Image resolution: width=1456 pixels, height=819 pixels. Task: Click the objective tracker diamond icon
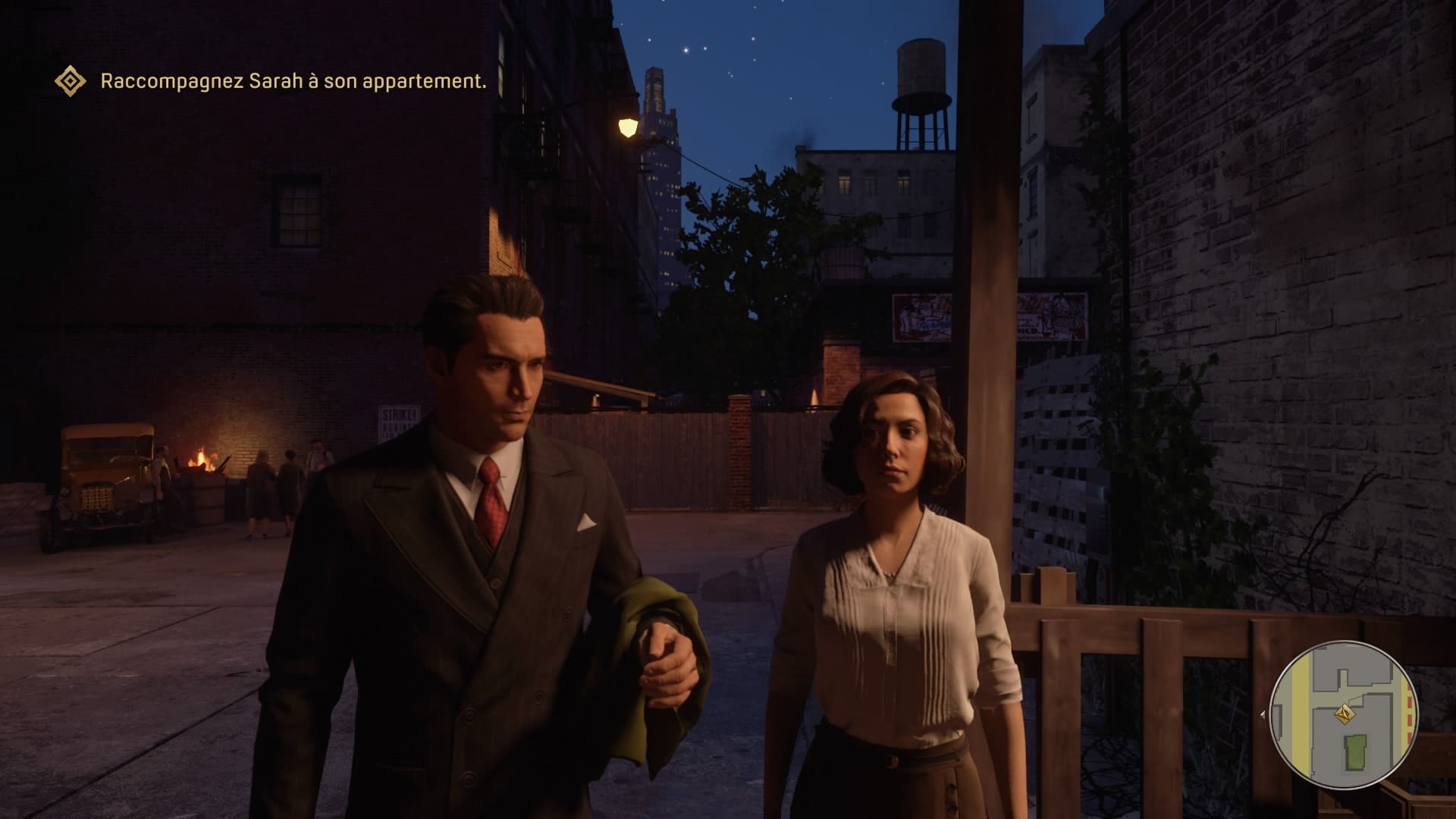(x=71, y=81)
